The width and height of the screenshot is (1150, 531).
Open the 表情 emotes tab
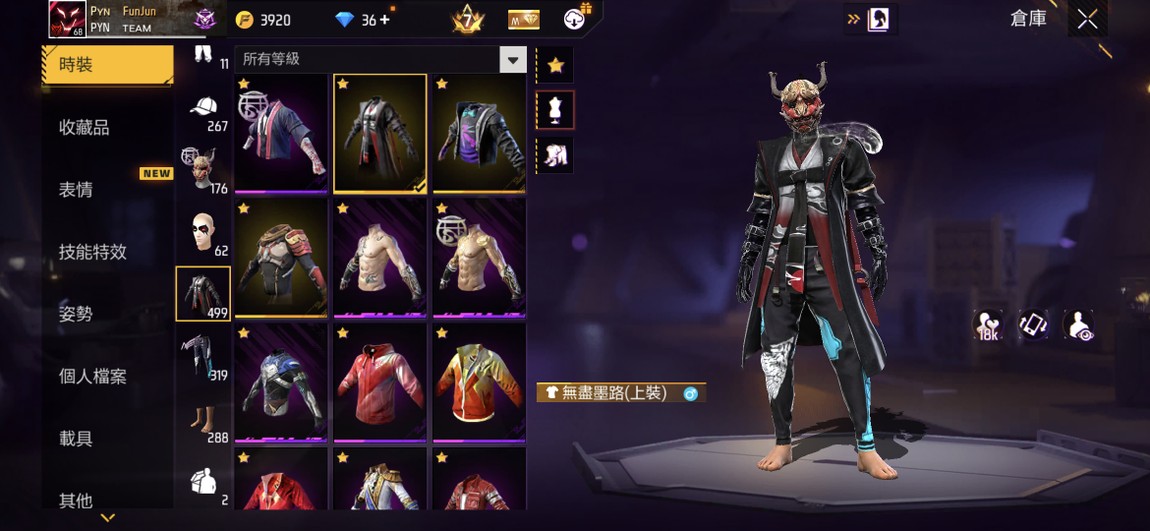[x=76, y=190]
